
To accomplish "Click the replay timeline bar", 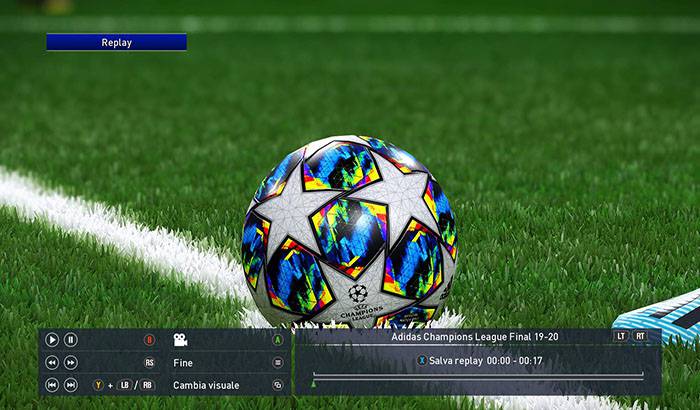I will pos(478,375).
